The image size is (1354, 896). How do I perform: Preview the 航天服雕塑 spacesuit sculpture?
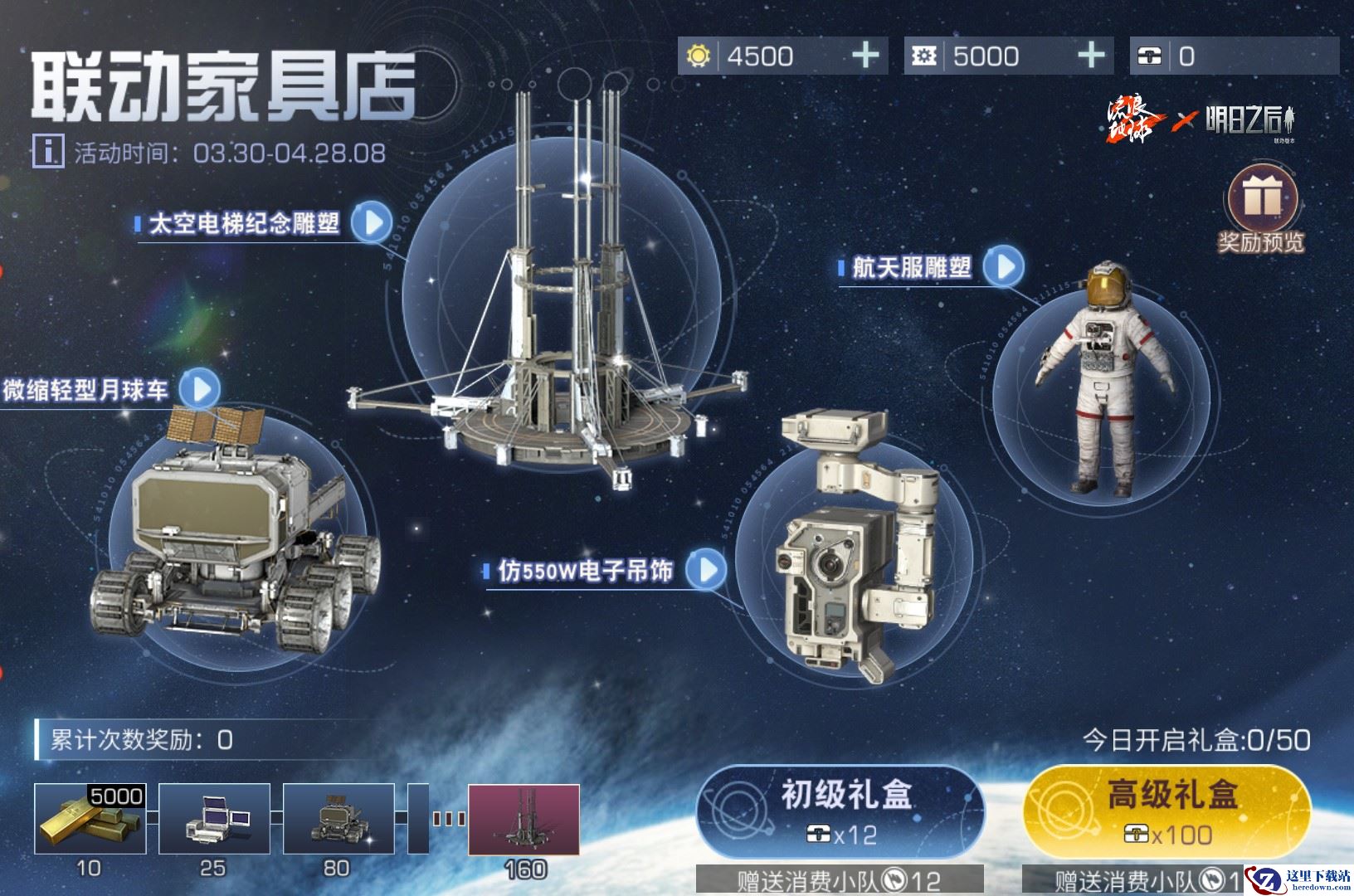[1004, 266]
